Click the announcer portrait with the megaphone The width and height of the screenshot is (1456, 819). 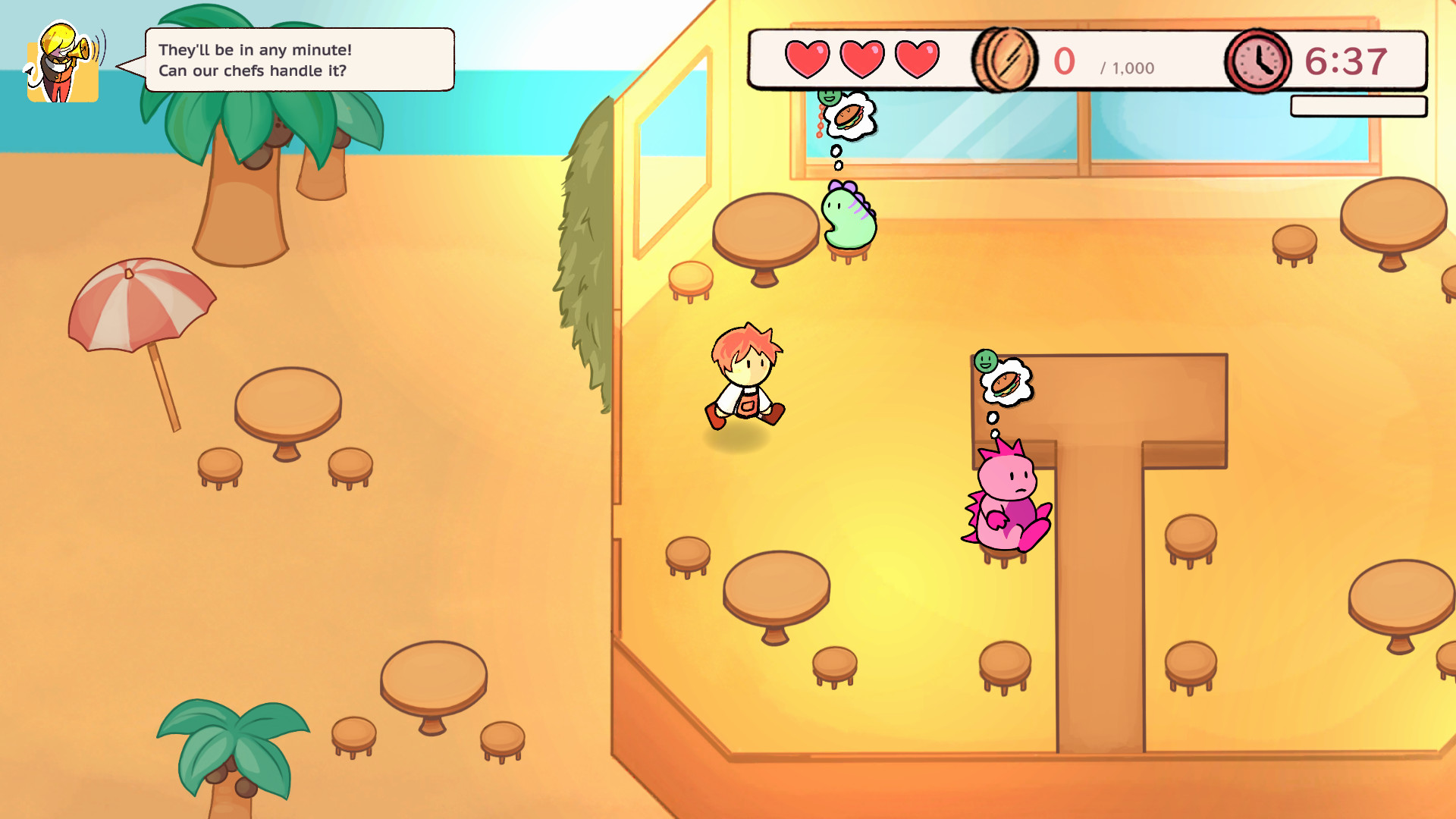click(x=63, y=61)
